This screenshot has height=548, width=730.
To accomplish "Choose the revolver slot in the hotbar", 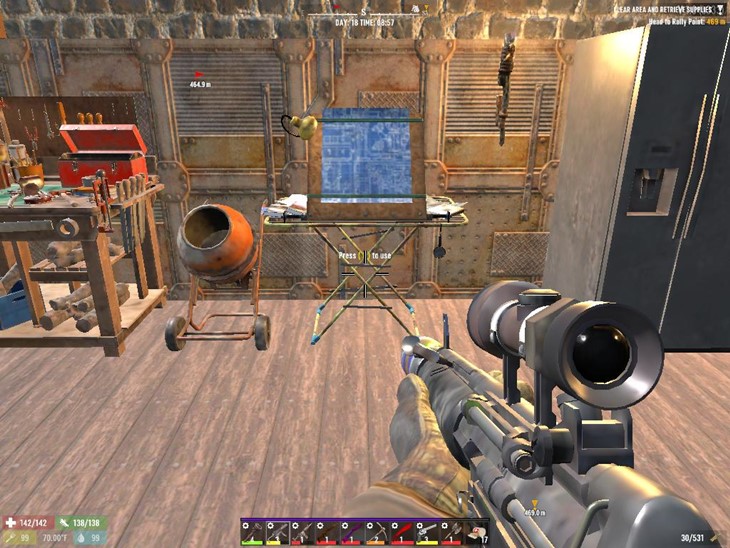I will 426,533.
